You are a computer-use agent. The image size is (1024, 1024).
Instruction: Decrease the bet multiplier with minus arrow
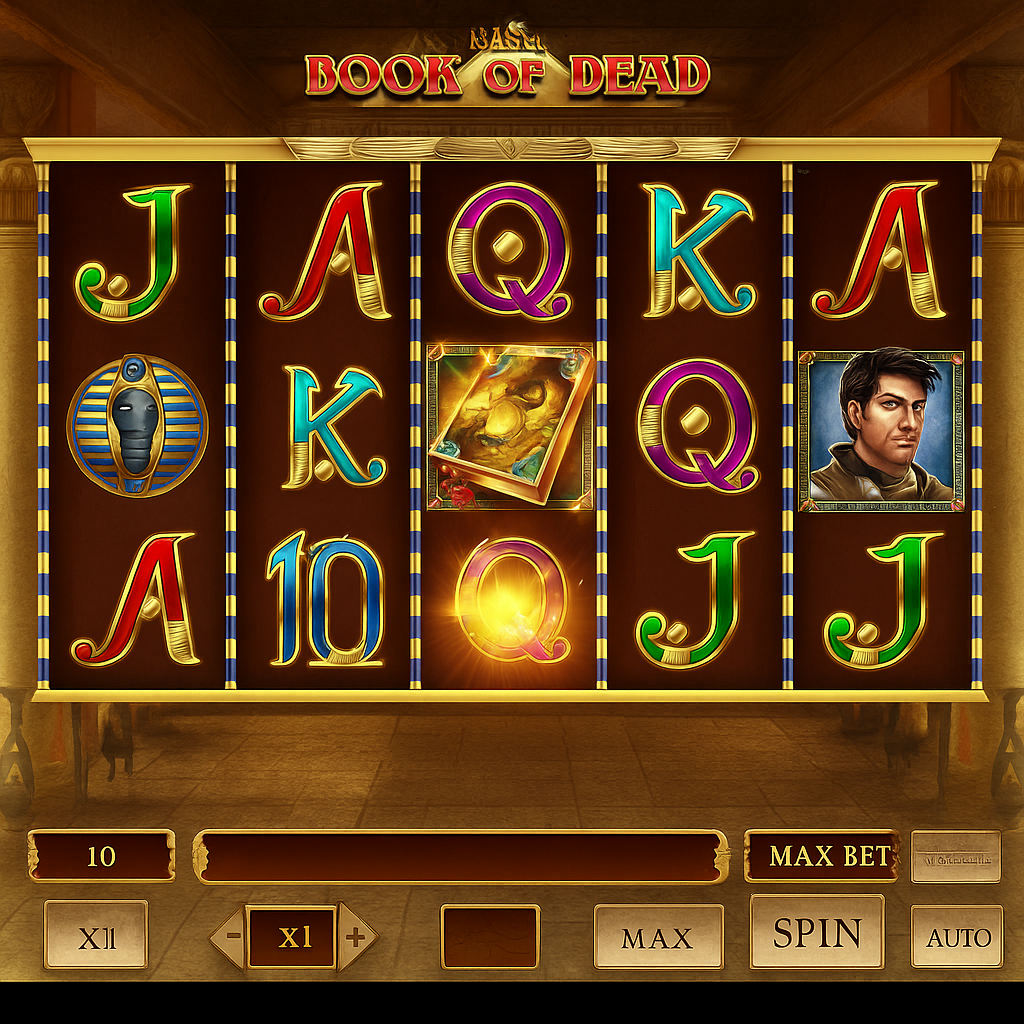(231, 937)
